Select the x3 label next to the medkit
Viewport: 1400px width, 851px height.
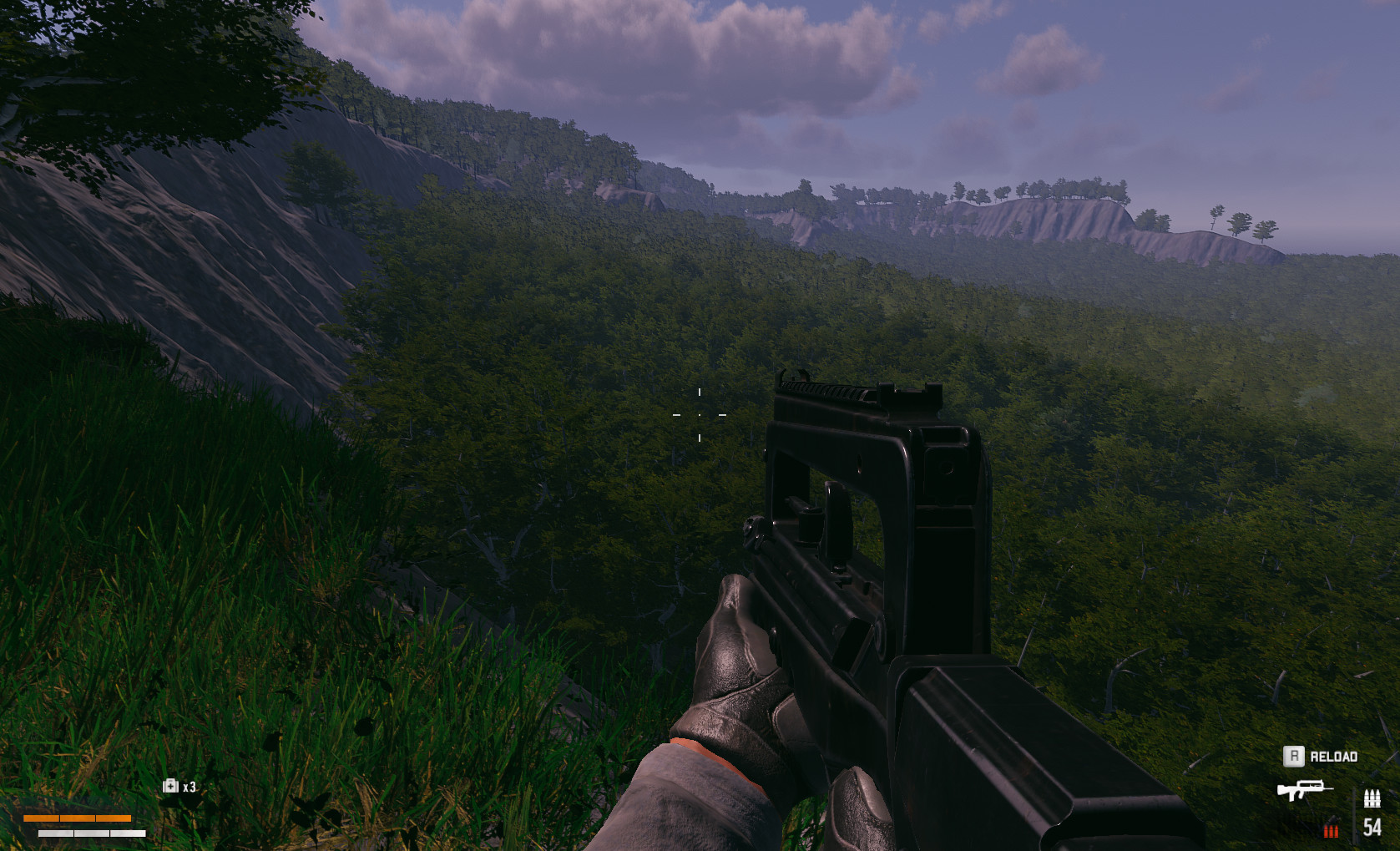tap(188, 787)
